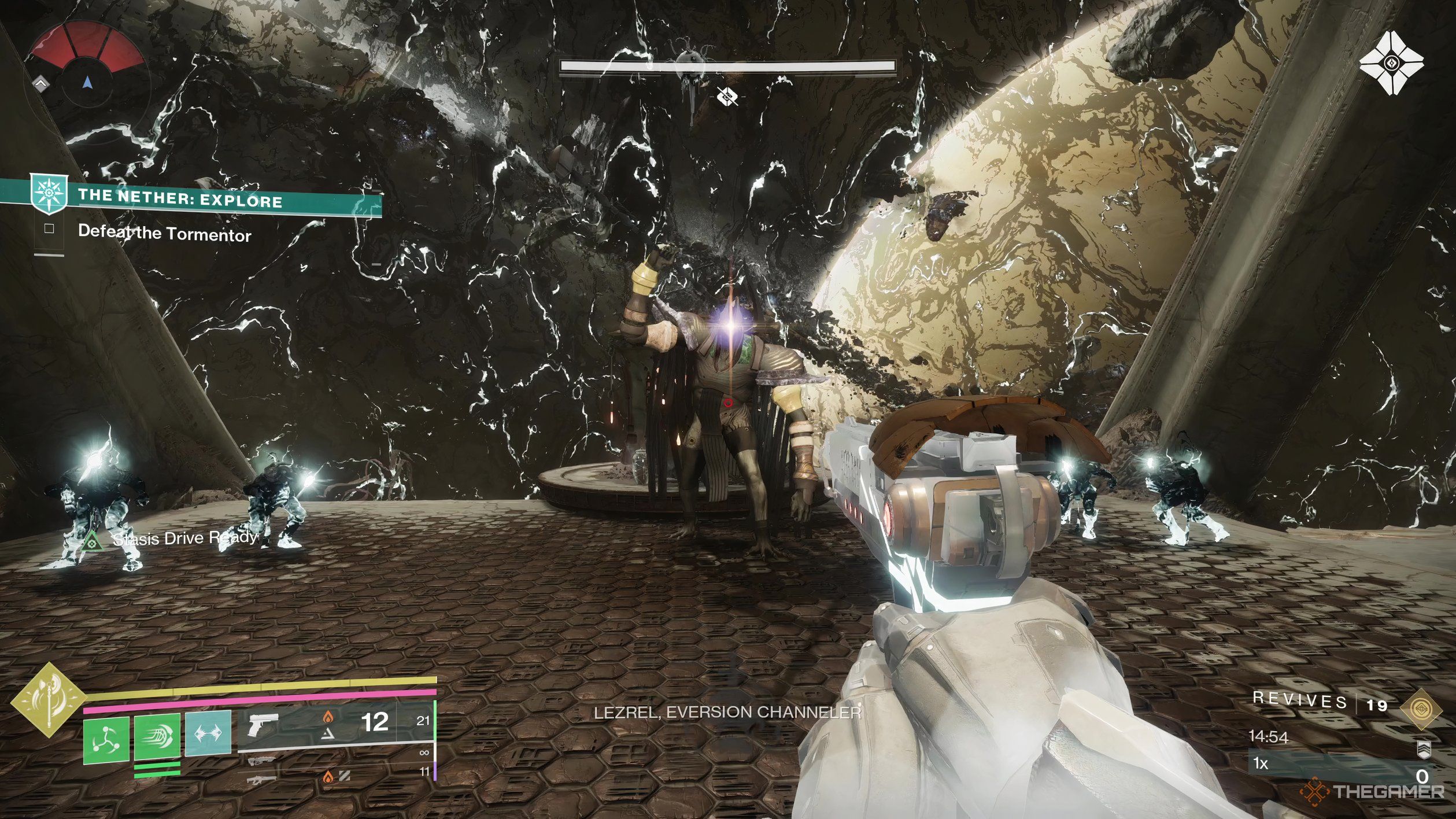Switch to the bottom heavy weapon slot
Screen dimensions: 1456x819
point(261,780)
